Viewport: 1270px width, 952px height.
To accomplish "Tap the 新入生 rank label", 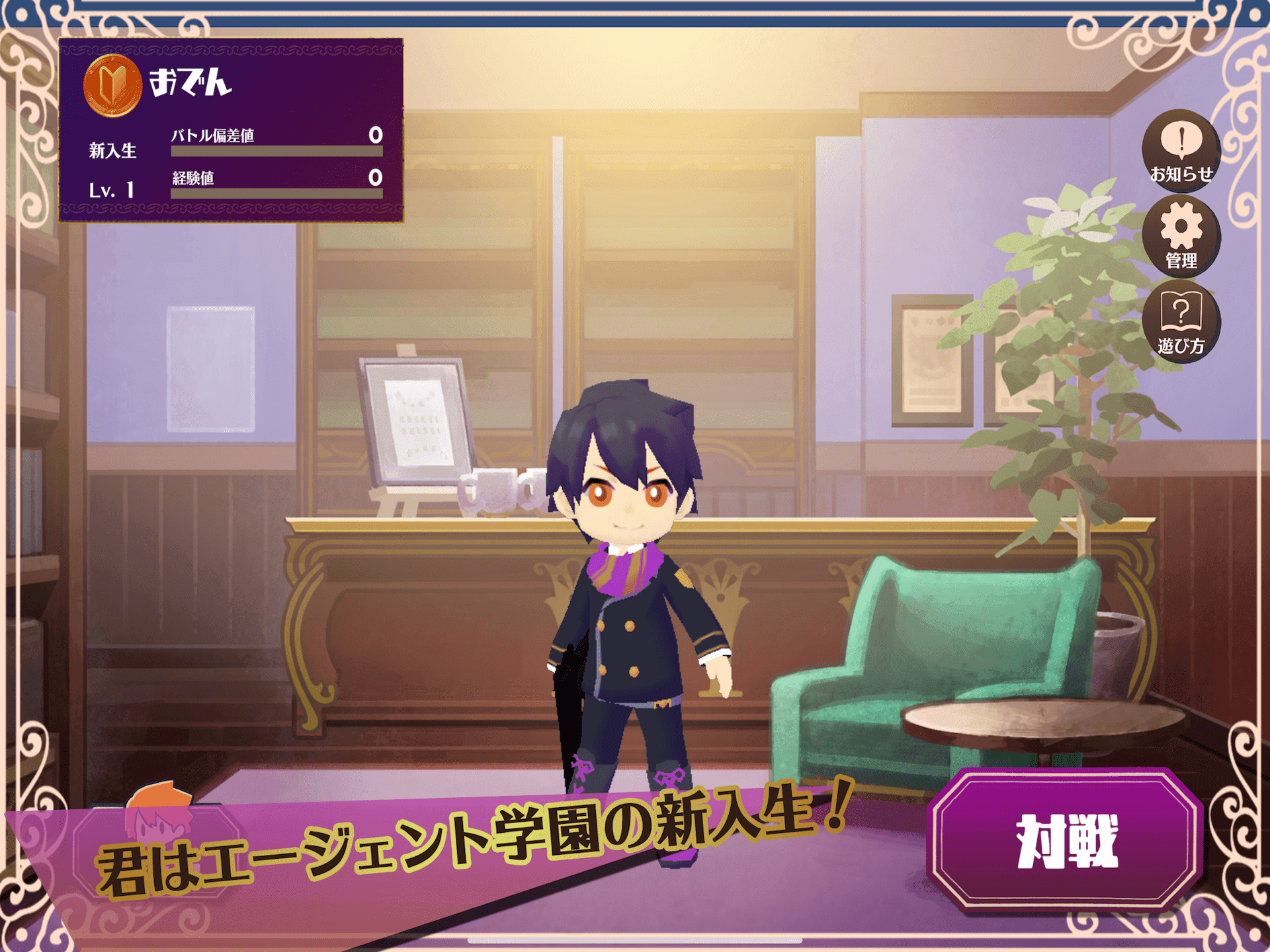I will [111, 151].
